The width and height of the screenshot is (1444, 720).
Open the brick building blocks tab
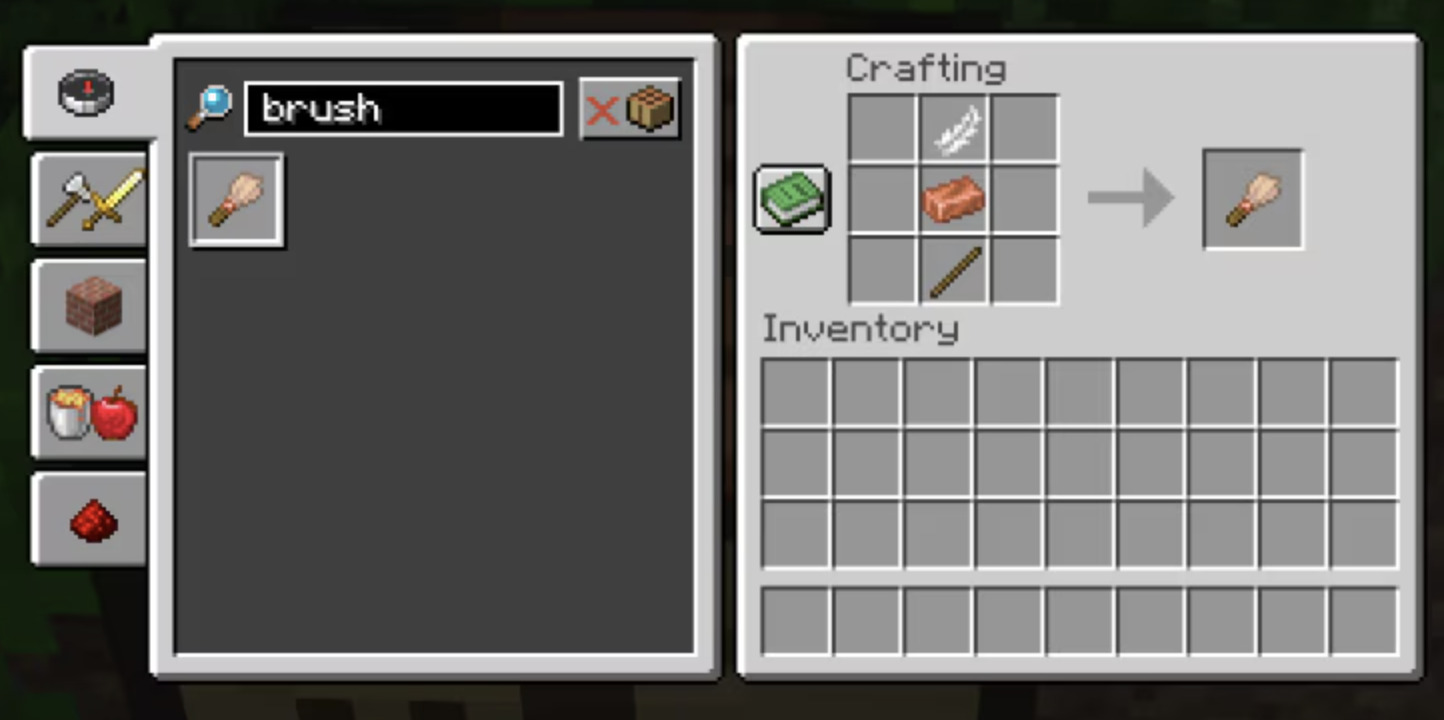[x=92, y=306]
